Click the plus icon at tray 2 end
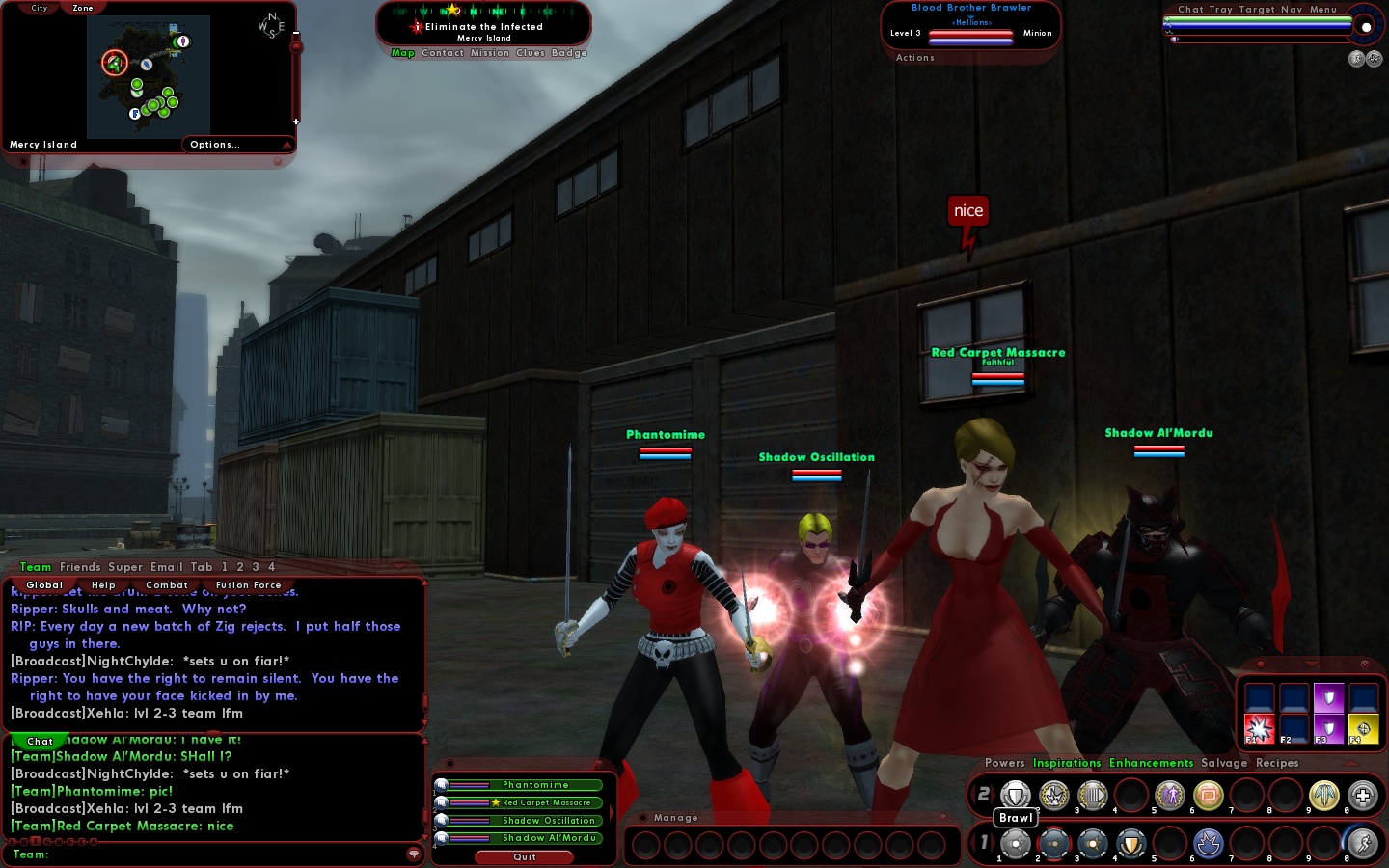The height and width of the screenshot is (868, 1389). [1362, 797]
